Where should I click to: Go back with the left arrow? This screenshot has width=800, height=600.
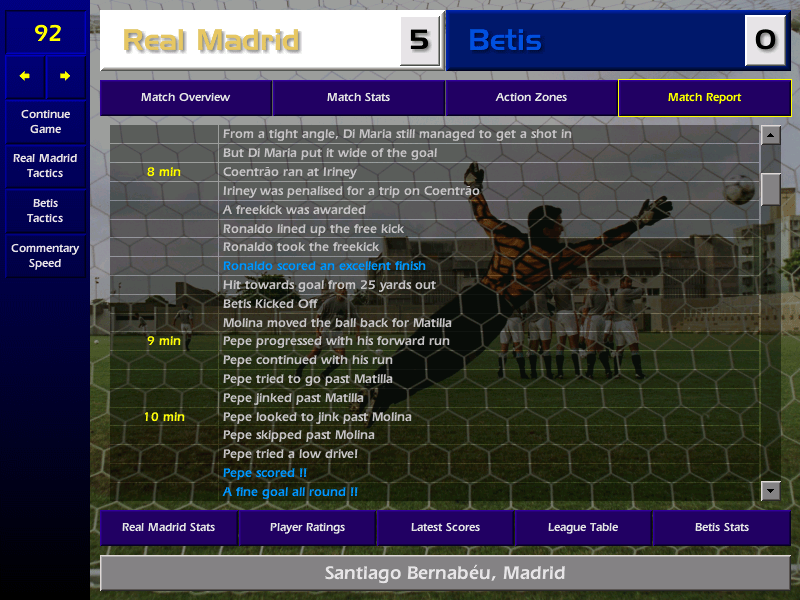point(25,76)
